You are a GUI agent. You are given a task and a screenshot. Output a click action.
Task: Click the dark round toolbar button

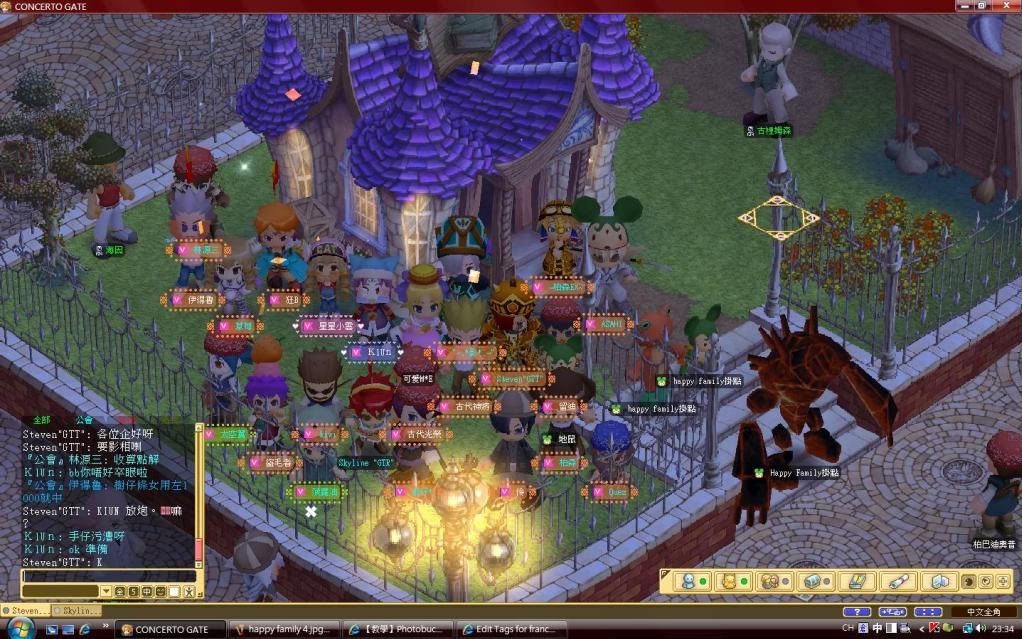tap(968, 582)
